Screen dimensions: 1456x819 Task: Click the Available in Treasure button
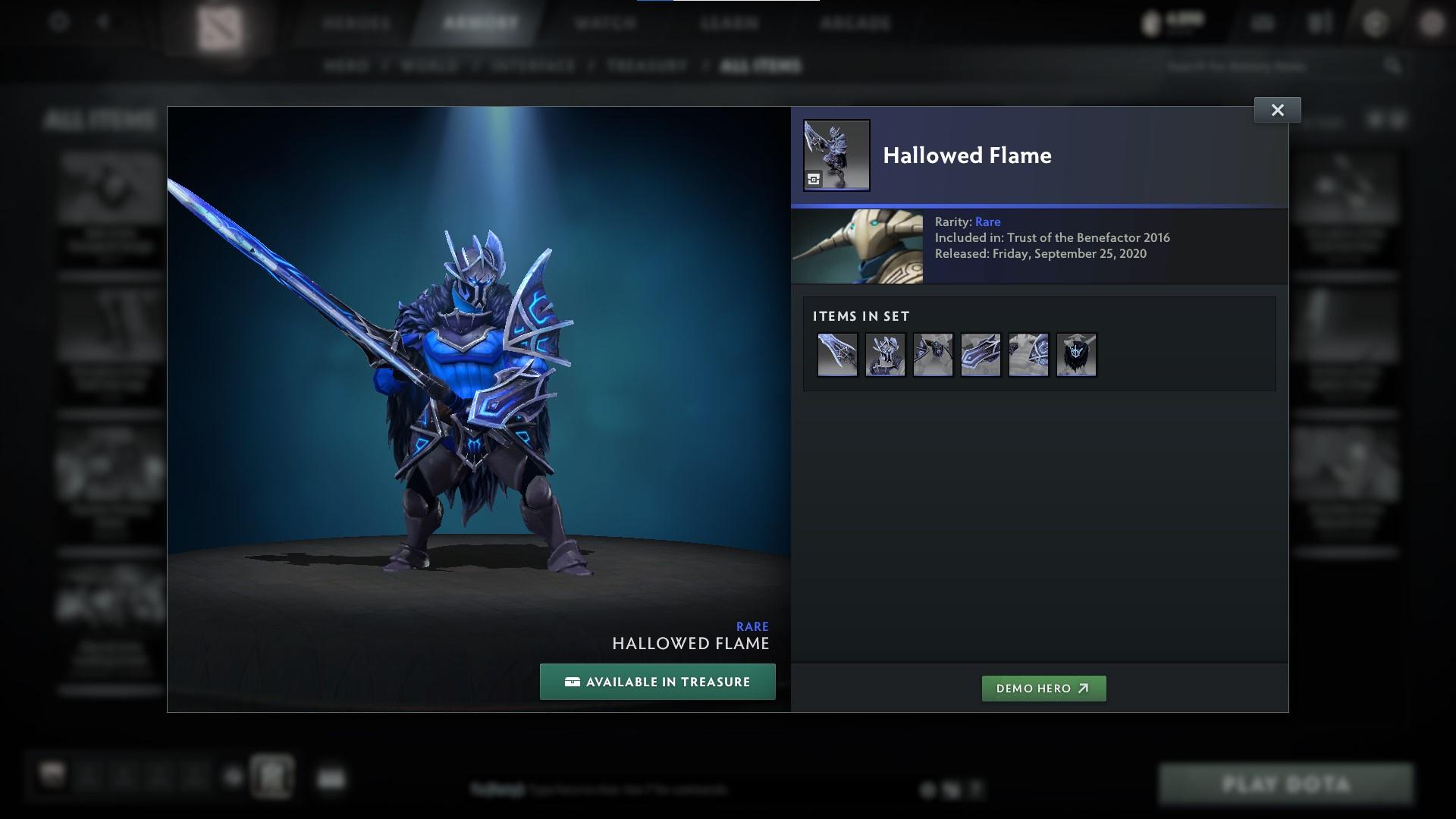click(657, 682)
